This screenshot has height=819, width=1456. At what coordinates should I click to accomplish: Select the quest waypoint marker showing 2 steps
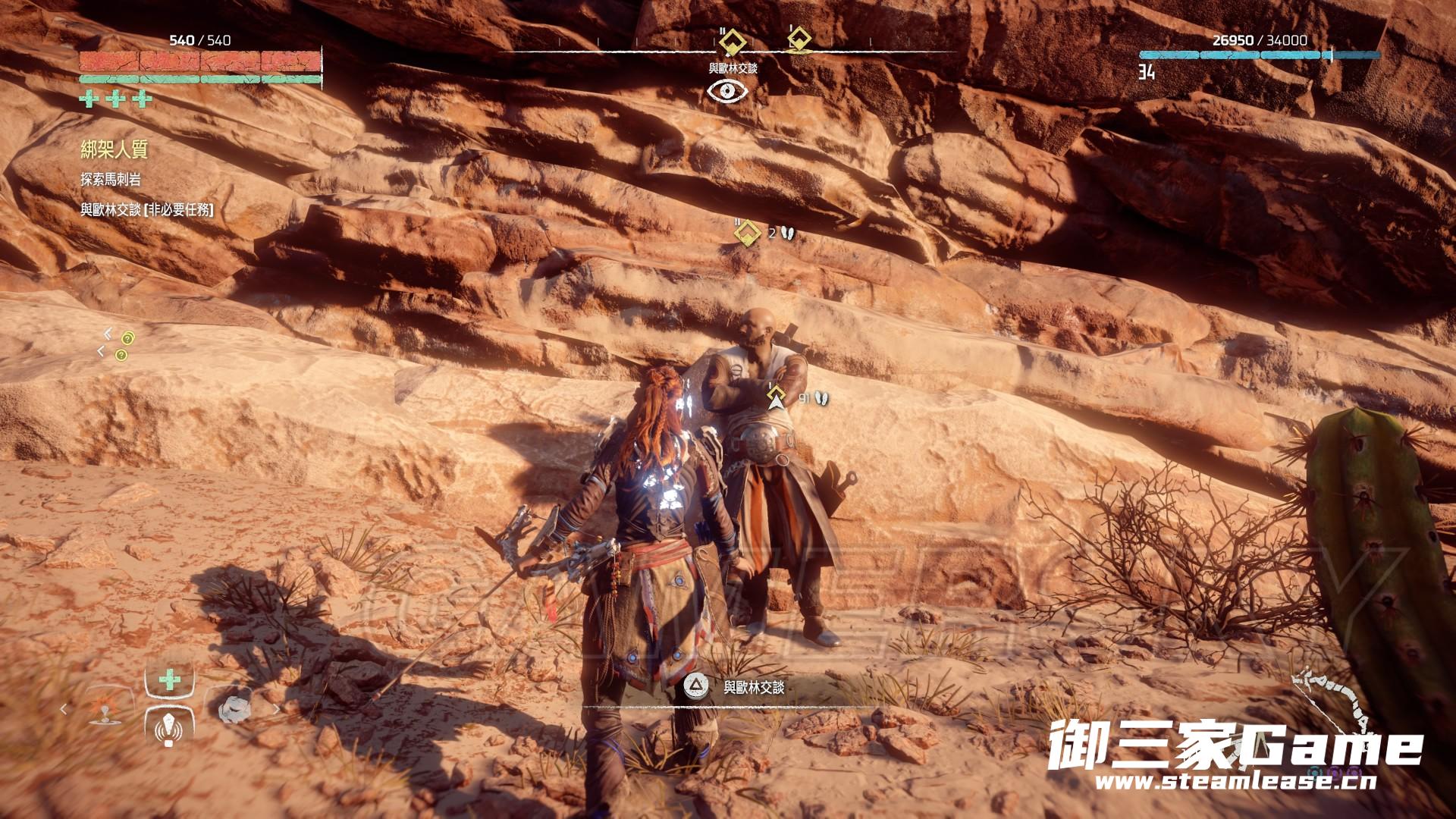[x=748, y=233]
